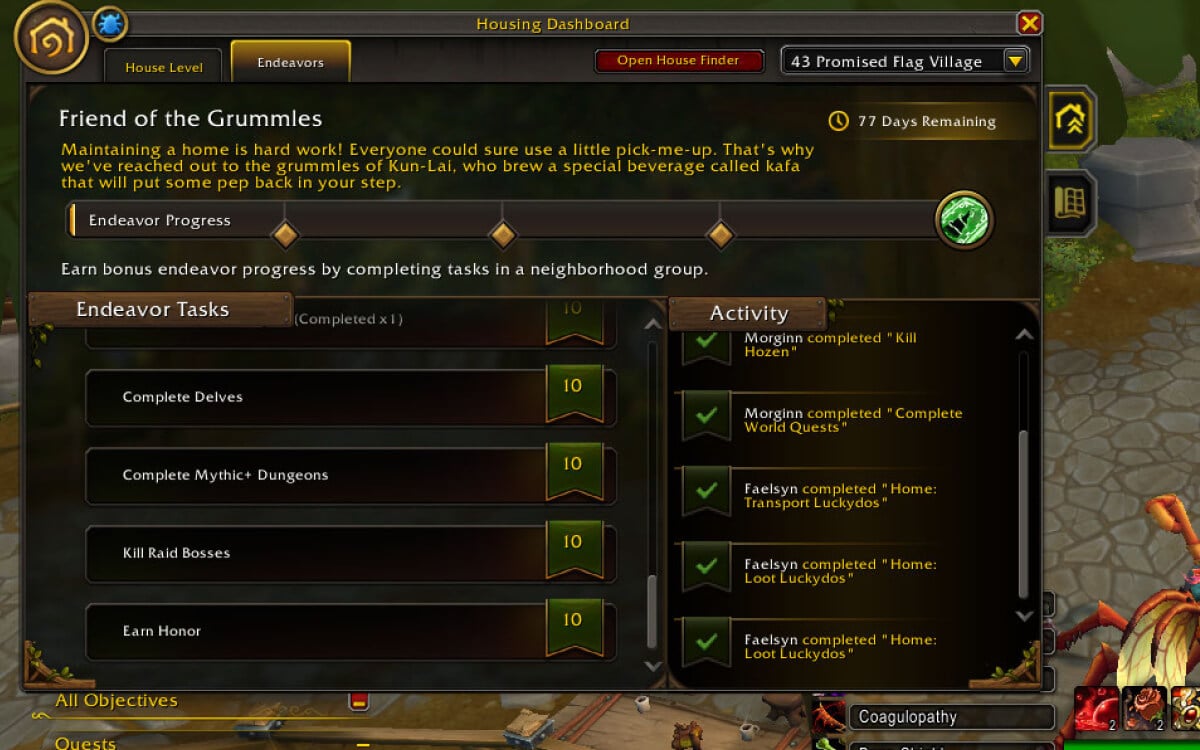Click the Endeavor Tasks scroll-down arrow
The width and height of the screenshot is (1200, 750).
coord(653,665)
